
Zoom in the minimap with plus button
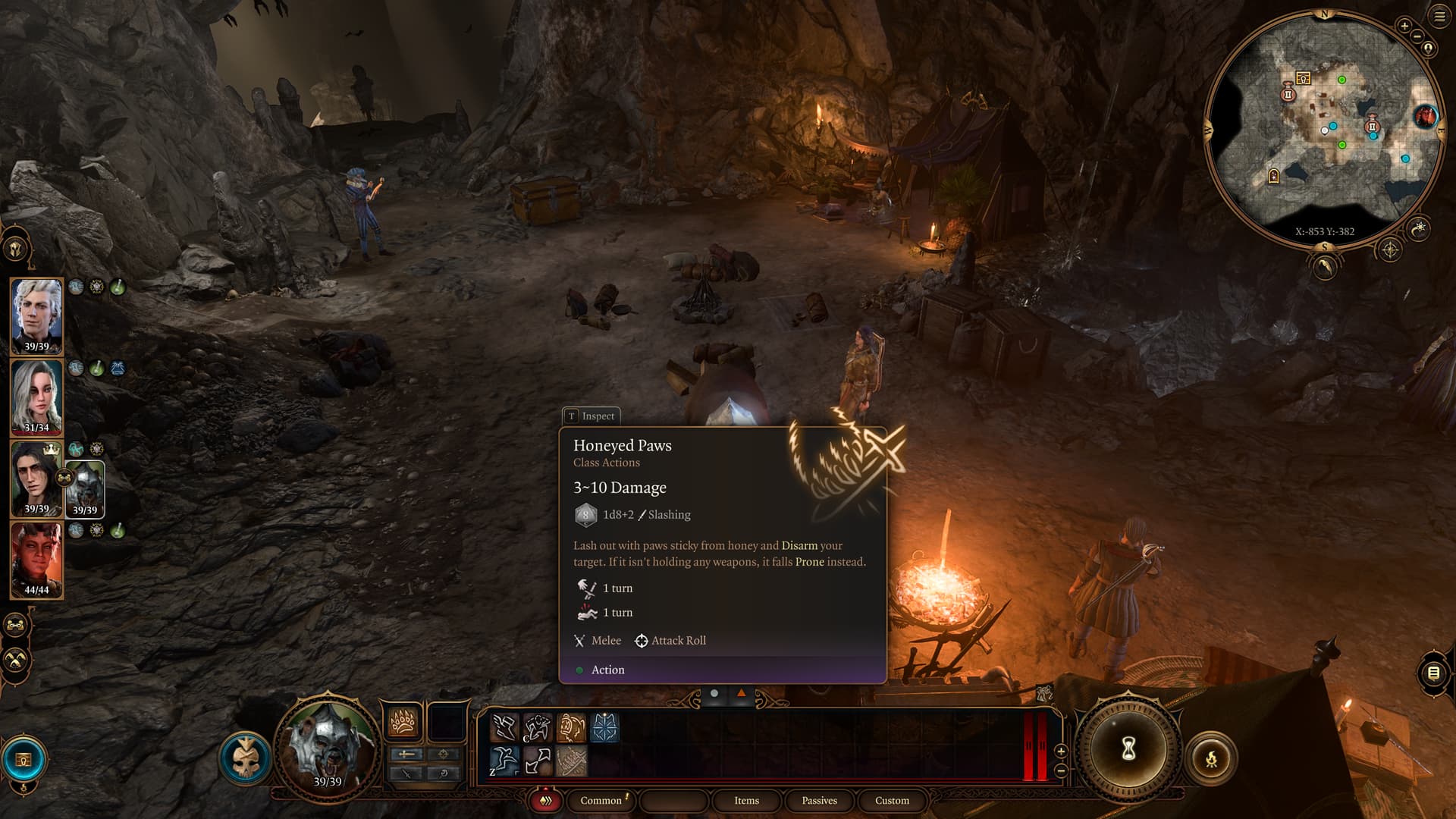point(1404,26)
